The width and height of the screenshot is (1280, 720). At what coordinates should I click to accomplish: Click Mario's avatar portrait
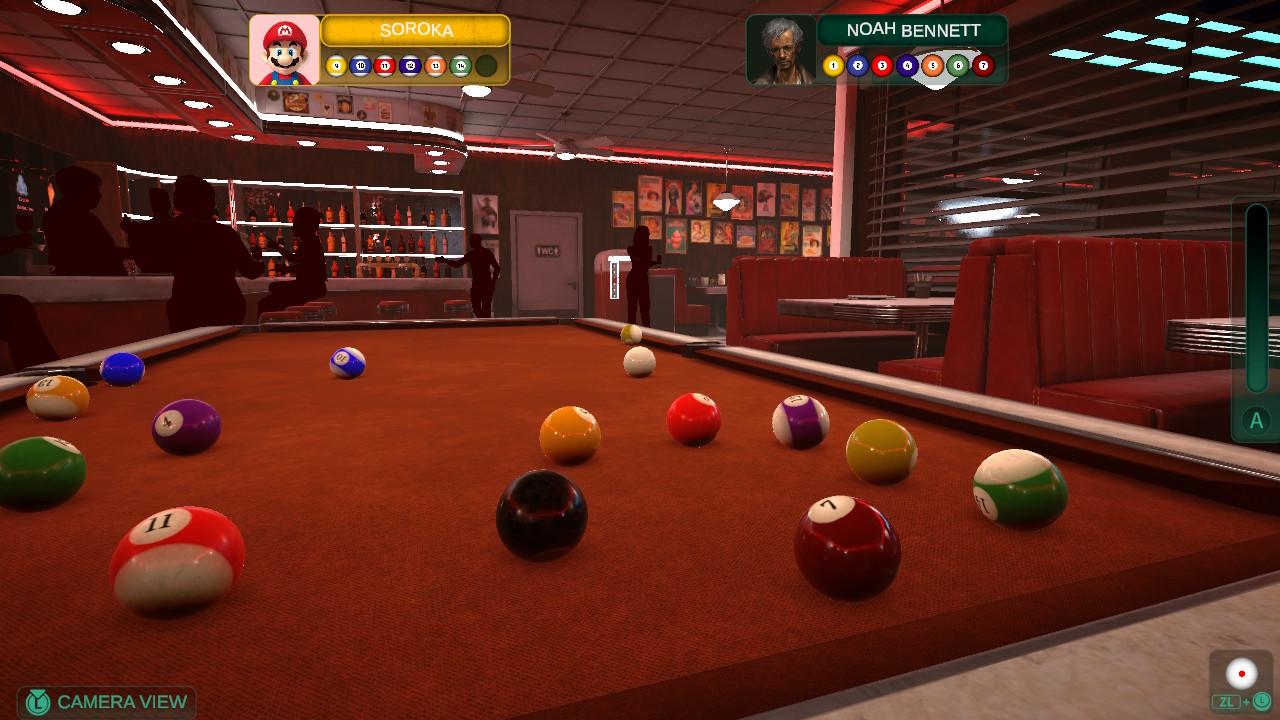pos(284,49)
